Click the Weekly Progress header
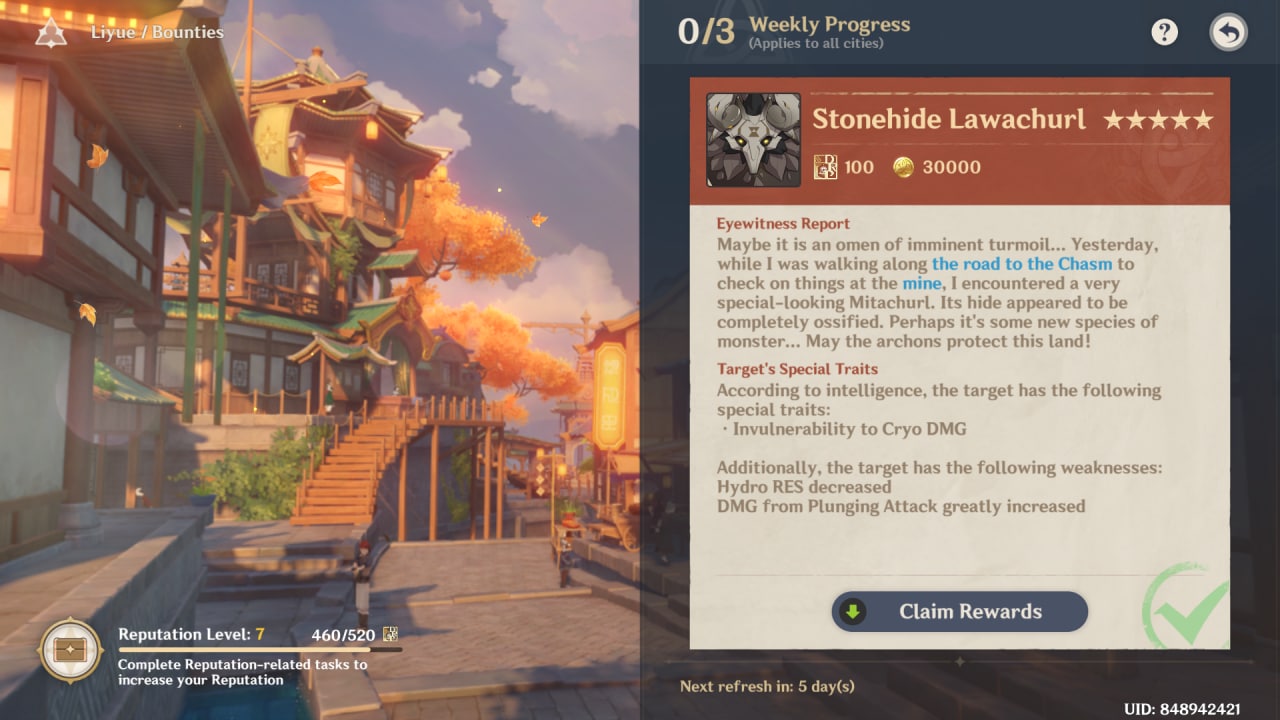The width and height of the screenshot is (1280, 720). (829, 24)
